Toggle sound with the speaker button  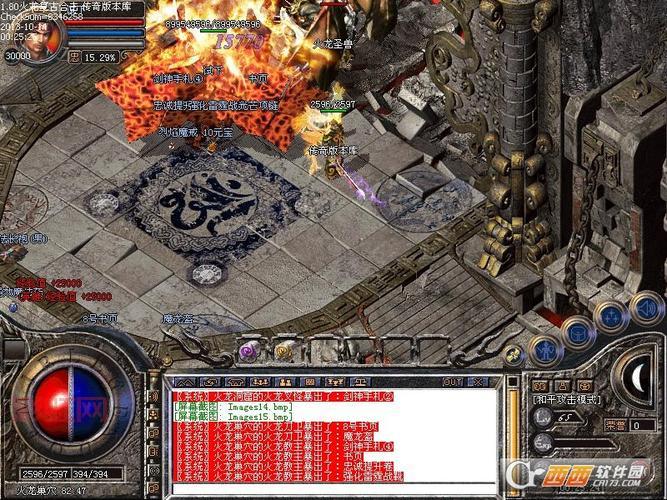[645, 307]
